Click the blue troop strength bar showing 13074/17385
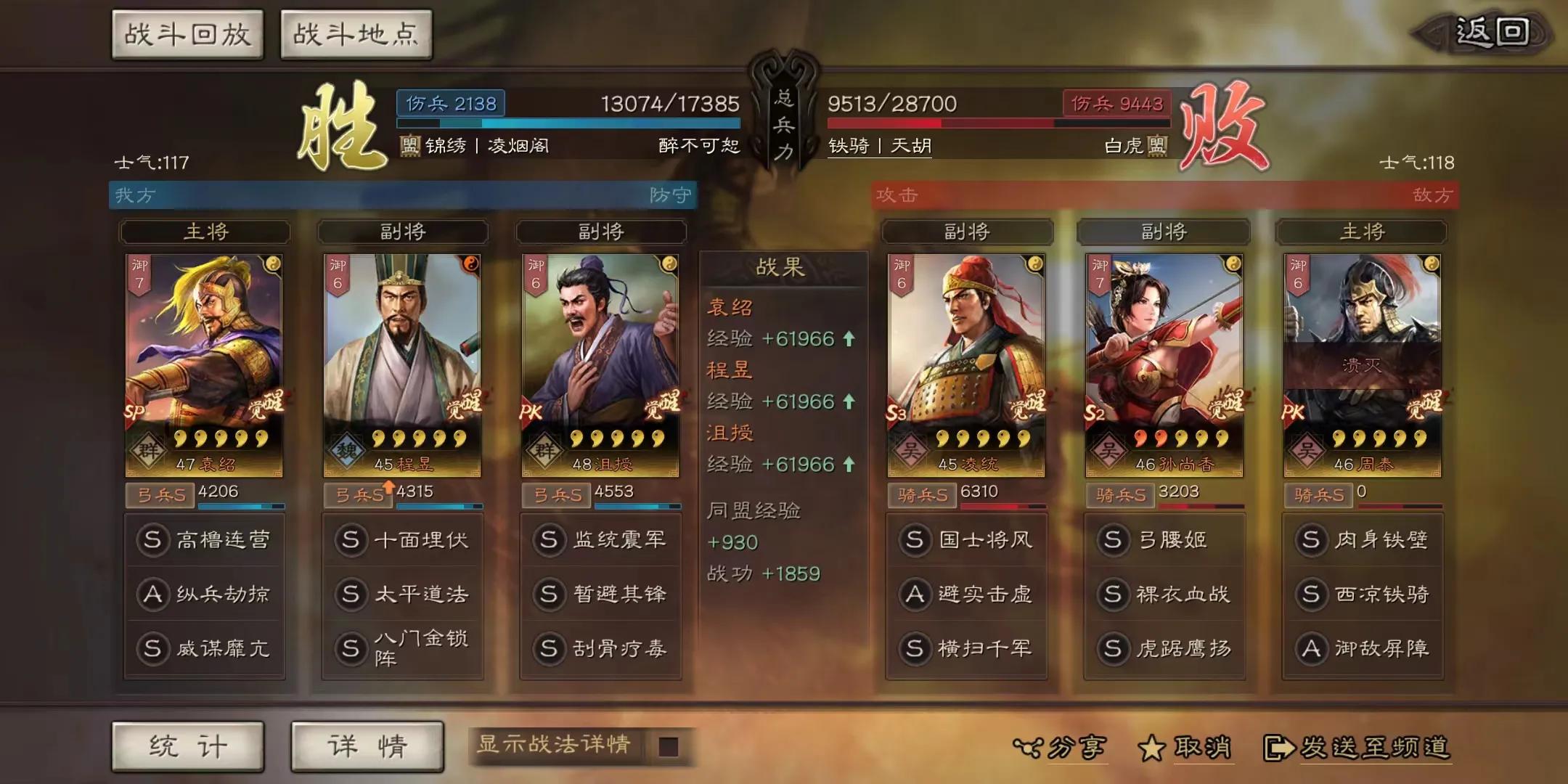The width and height of the screenshot is (1568, 784). 566,123
